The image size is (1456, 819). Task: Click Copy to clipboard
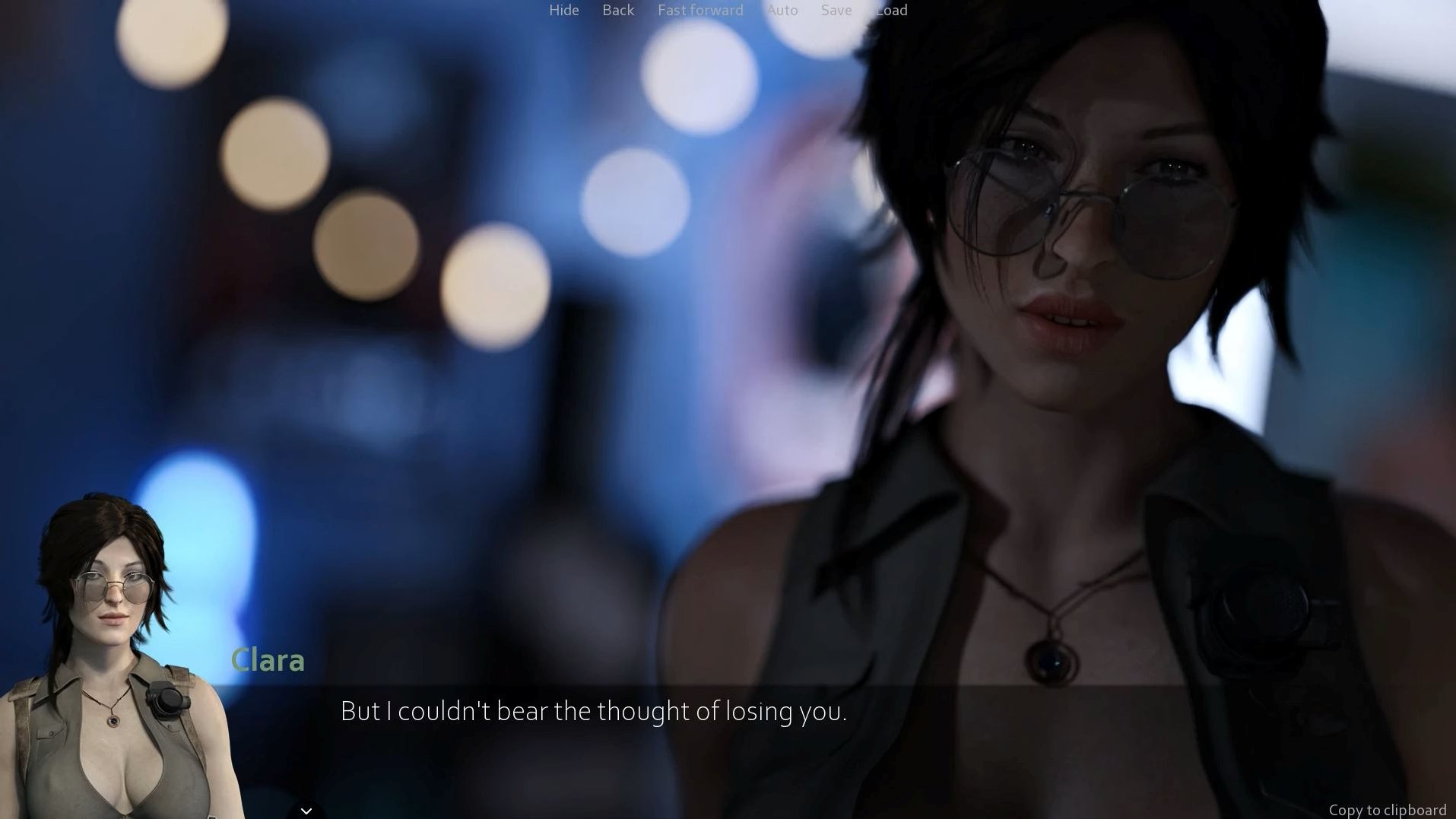(x=1387, y=810)
